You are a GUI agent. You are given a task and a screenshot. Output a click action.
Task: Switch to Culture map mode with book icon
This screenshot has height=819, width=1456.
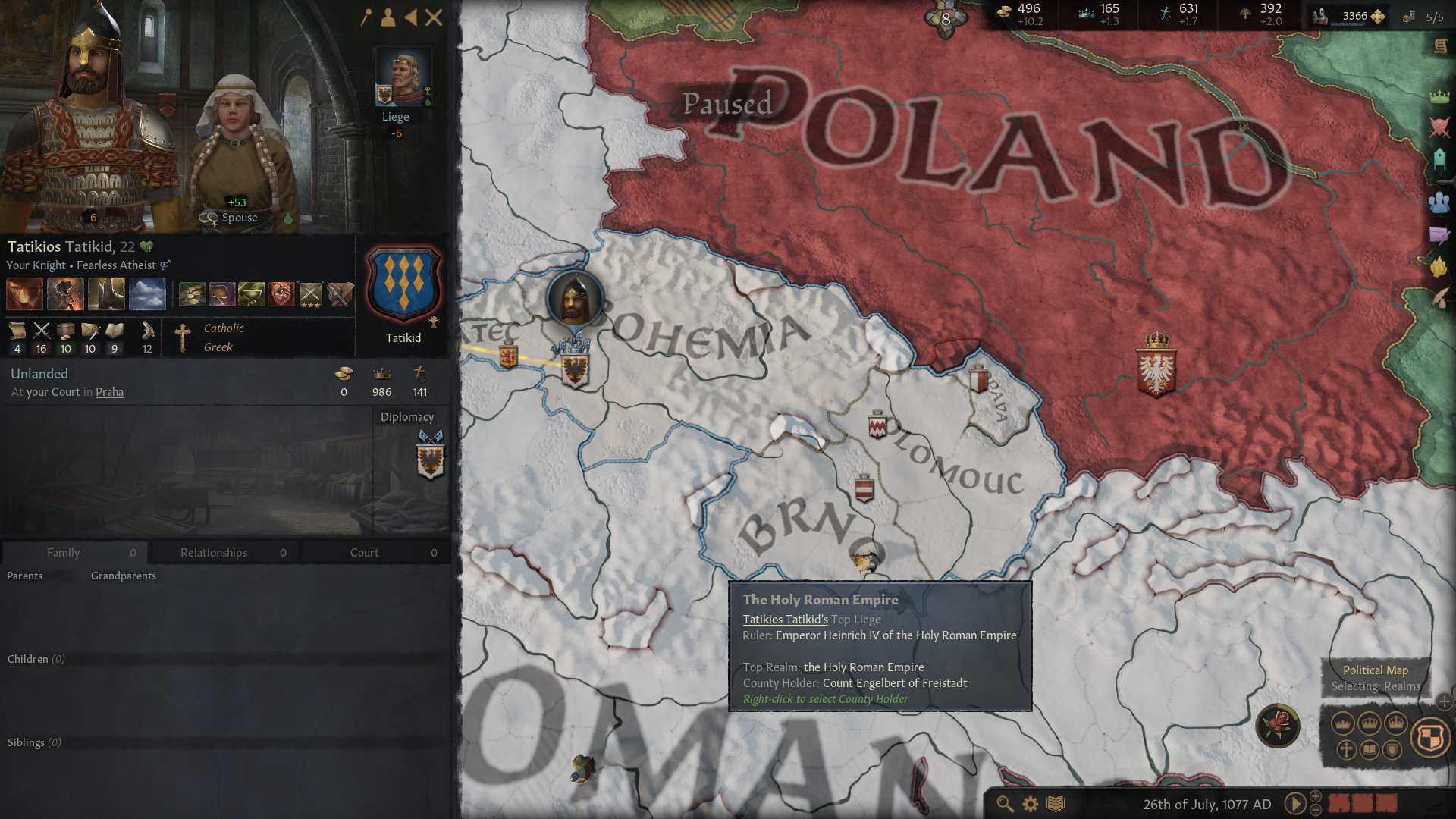pos(1369,750)
